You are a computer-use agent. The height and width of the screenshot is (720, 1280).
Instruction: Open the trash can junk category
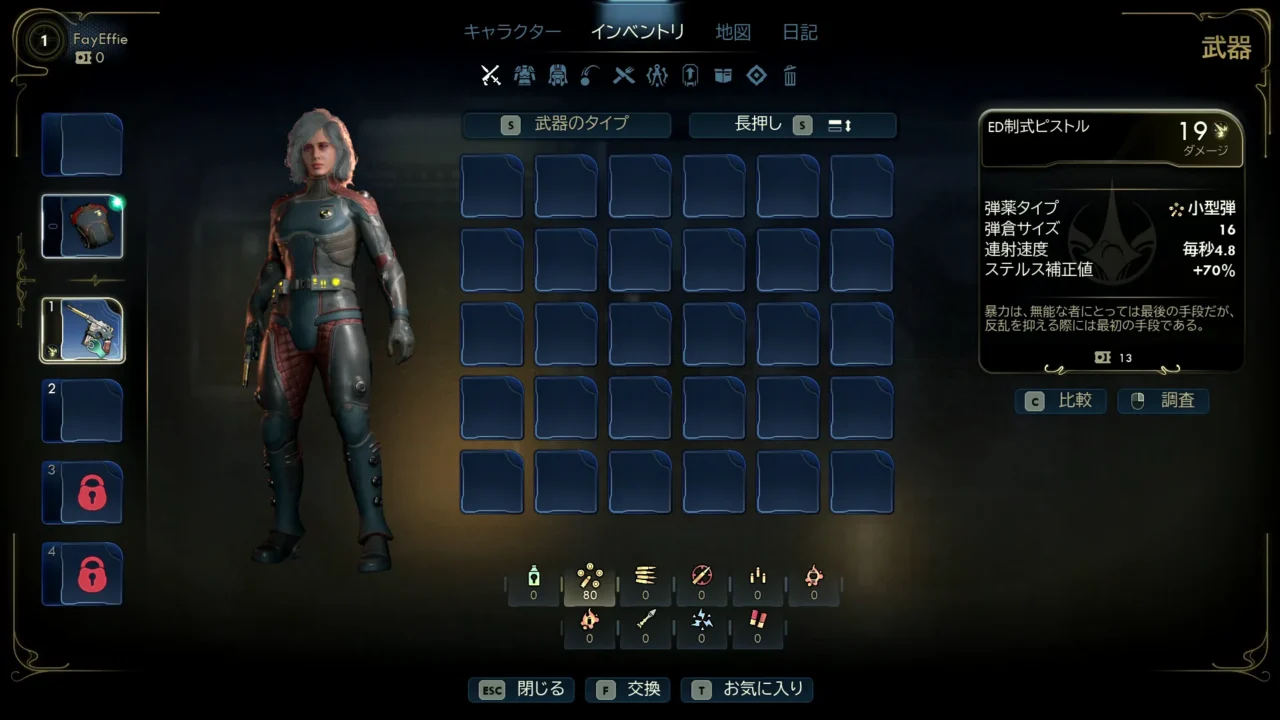790,75
